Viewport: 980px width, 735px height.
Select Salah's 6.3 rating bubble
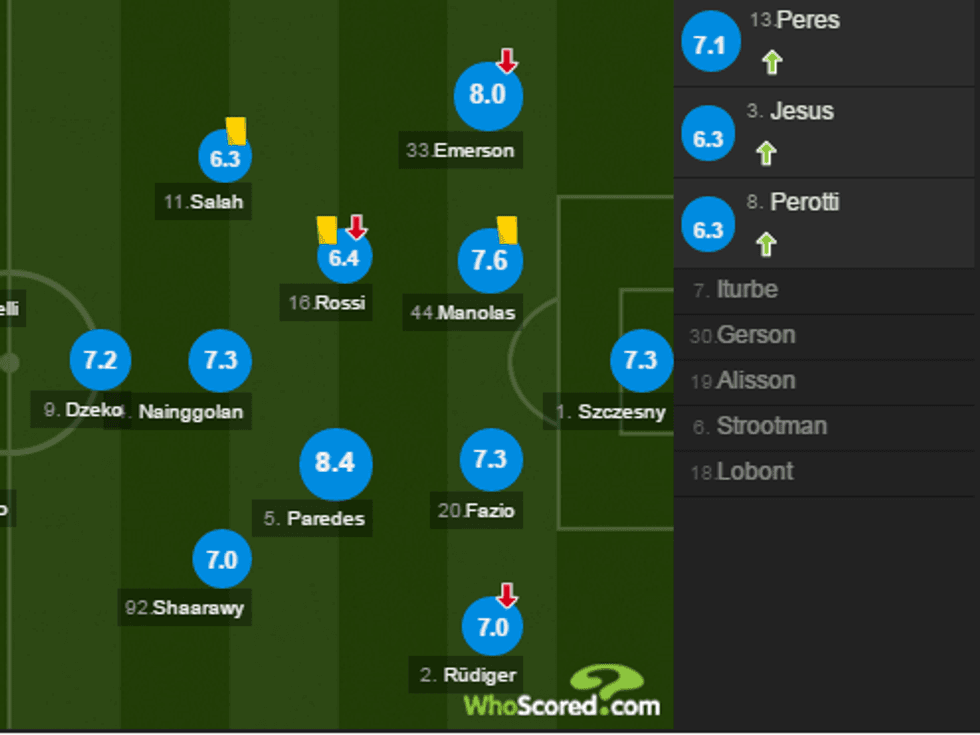(225, 157)
